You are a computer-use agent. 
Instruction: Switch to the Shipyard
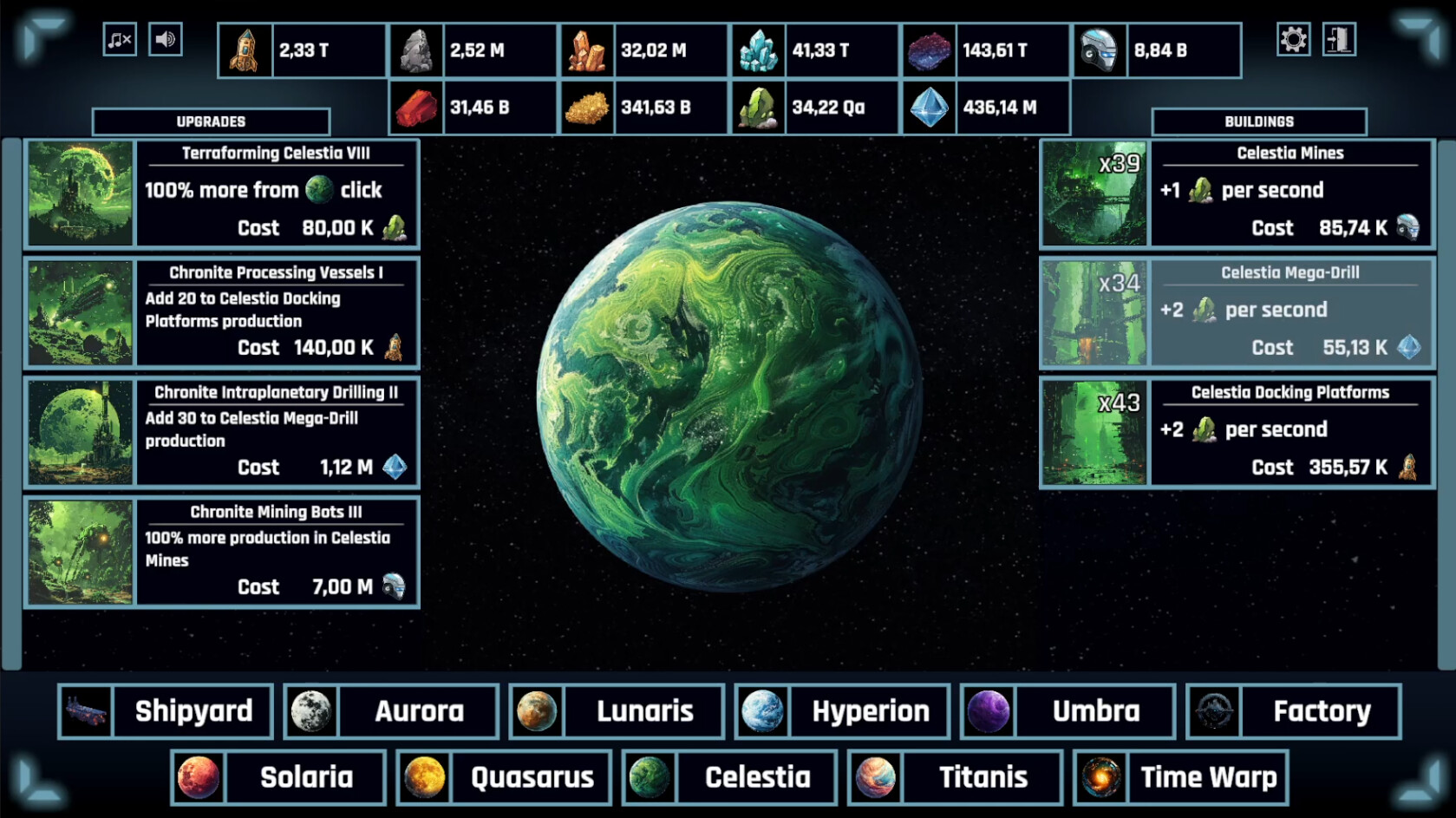(166, 711)
